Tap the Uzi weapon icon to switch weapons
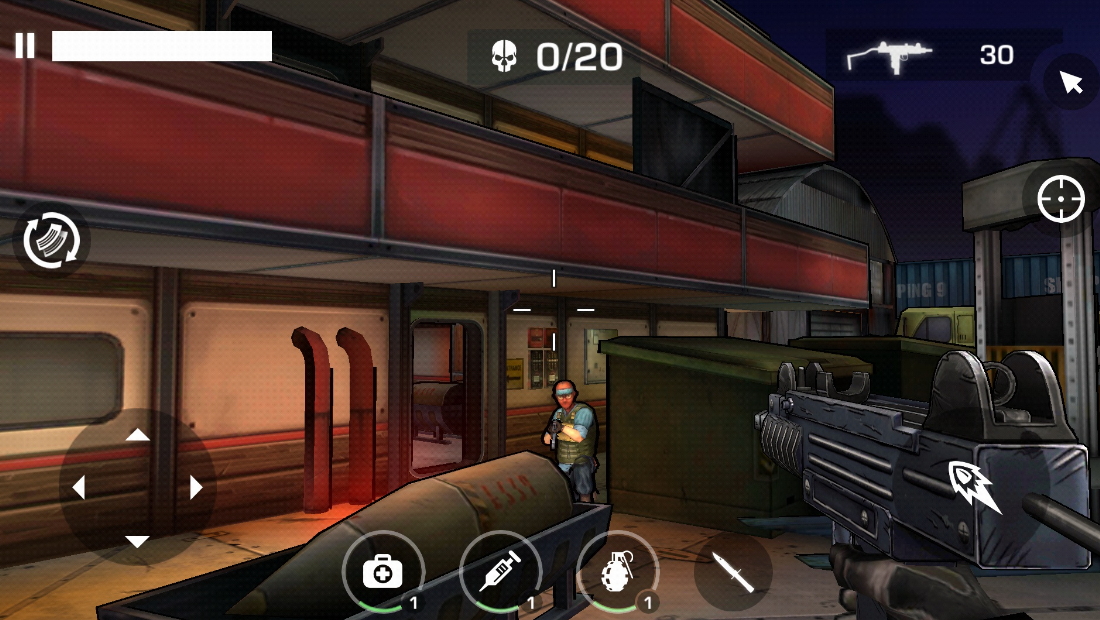 tap(889, 56)
